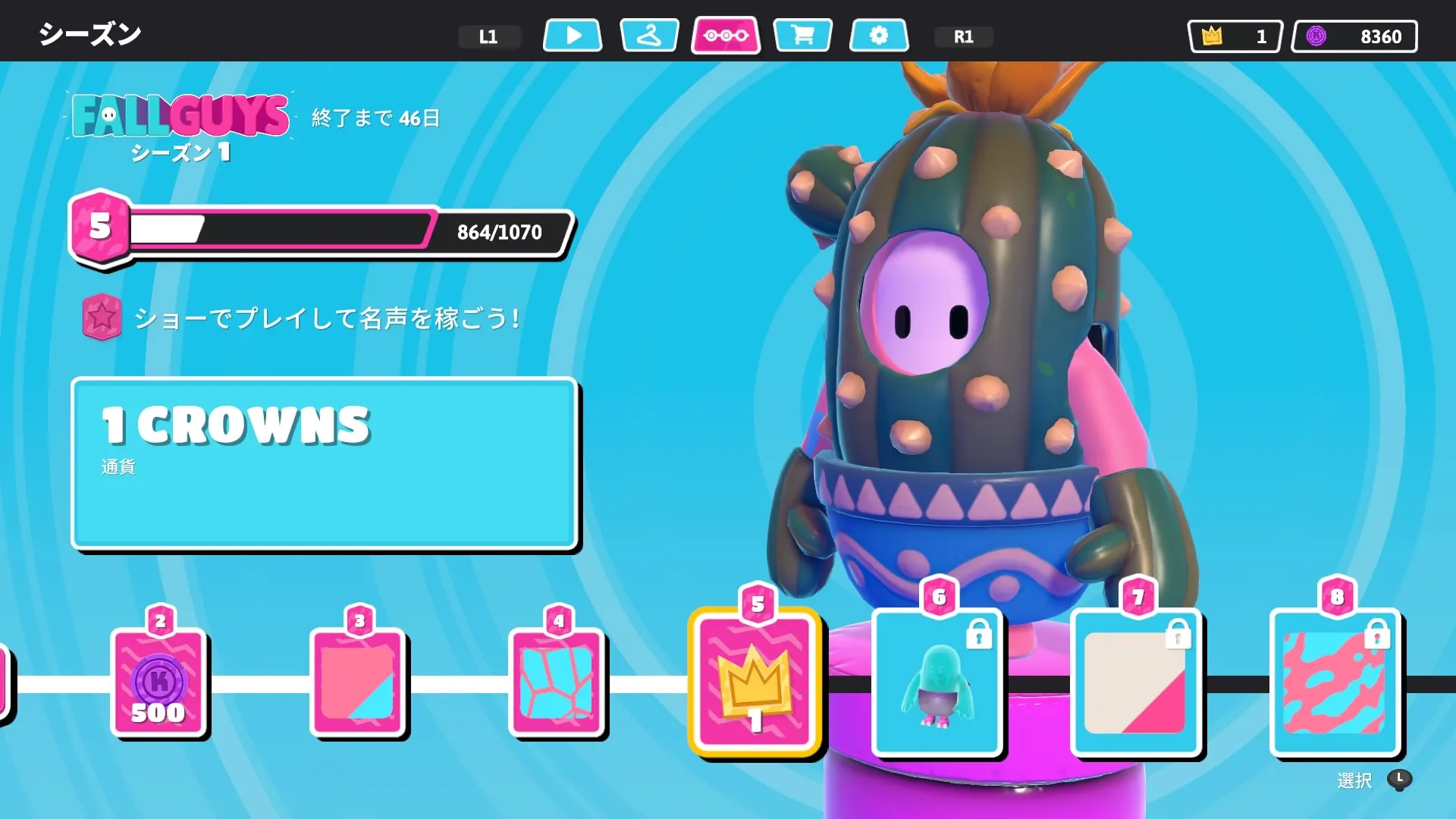Select the tier 2 Kudos 500 reward
1456x819 pixels.
159,682
